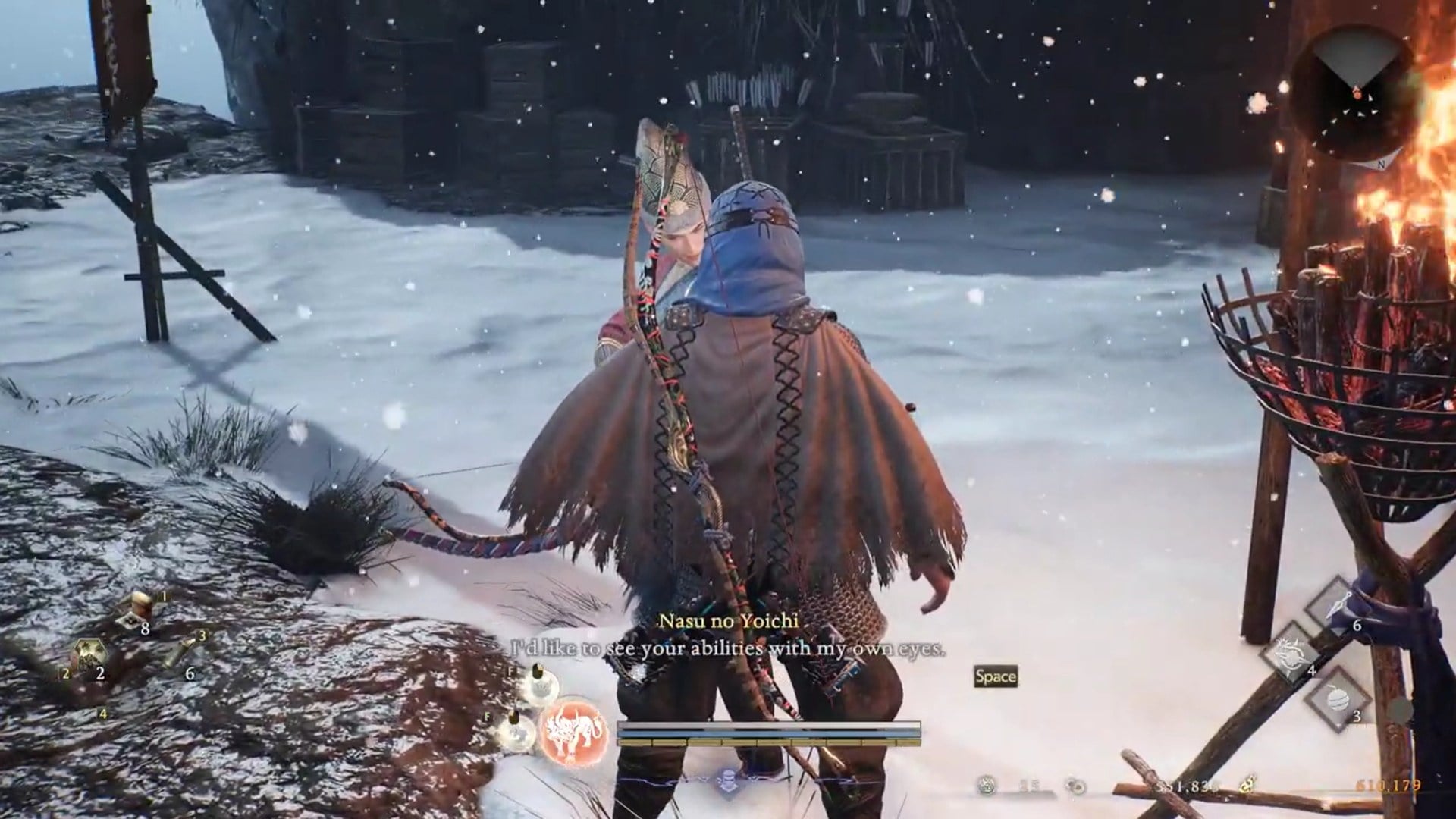
Task: Open the white ox spirit emblem near the health bar
Action: pyautogui.click(x=574, y=732)
